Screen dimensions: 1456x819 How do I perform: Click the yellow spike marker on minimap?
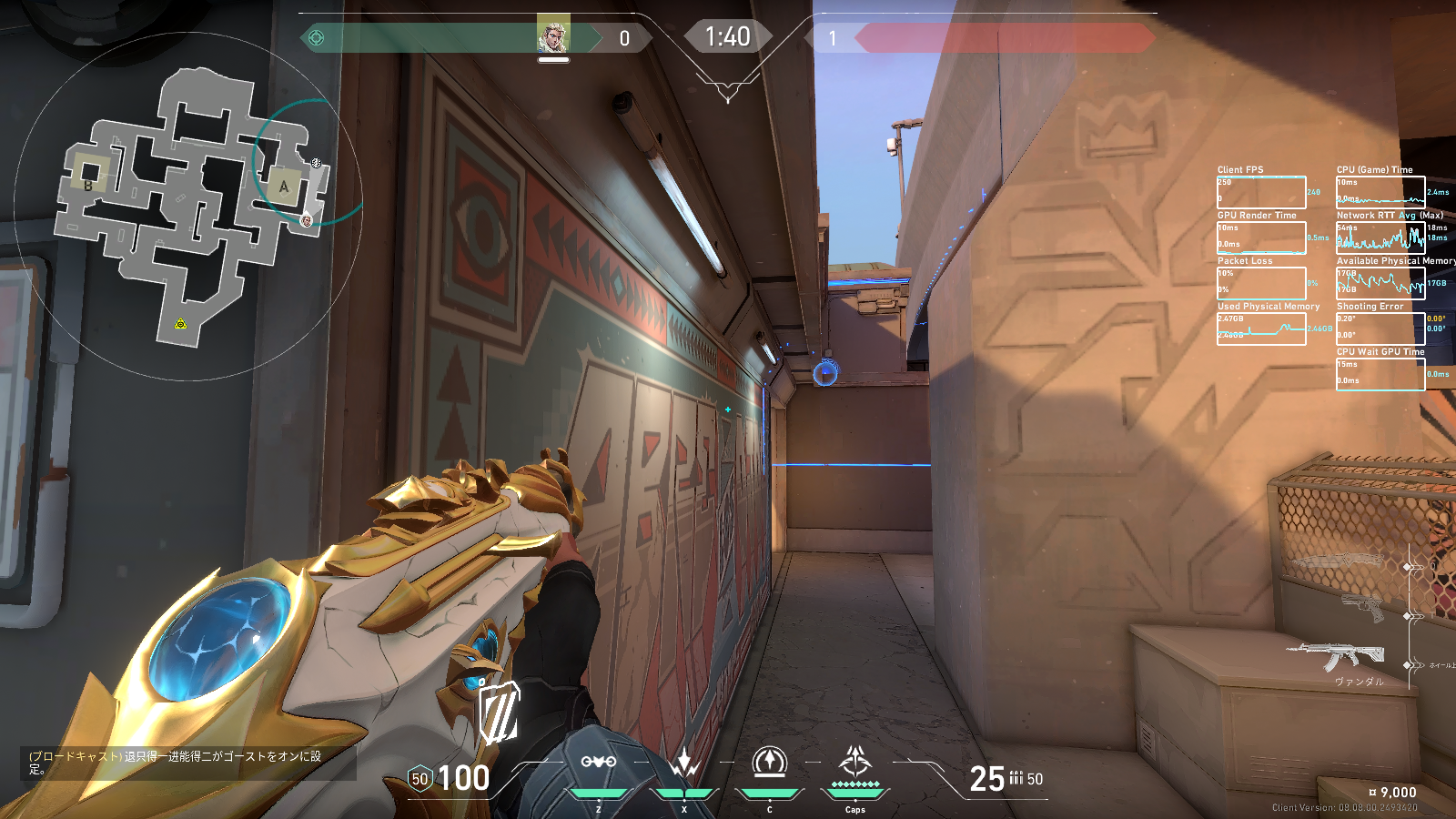click(x=180, y=324)
